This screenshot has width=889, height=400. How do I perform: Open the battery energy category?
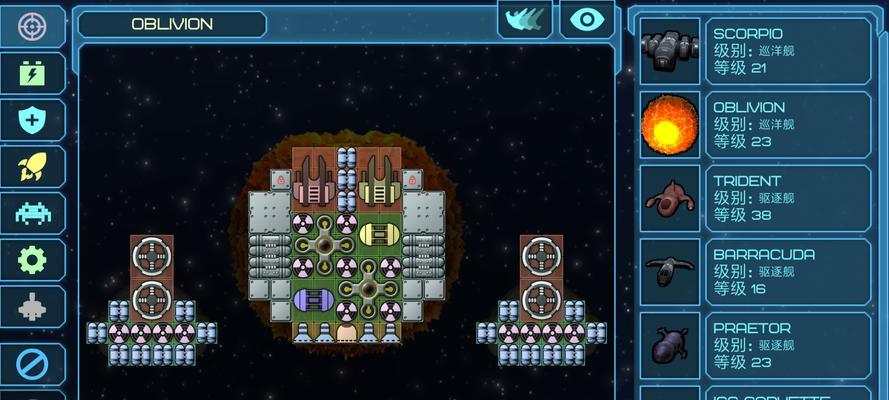(32, 73)
